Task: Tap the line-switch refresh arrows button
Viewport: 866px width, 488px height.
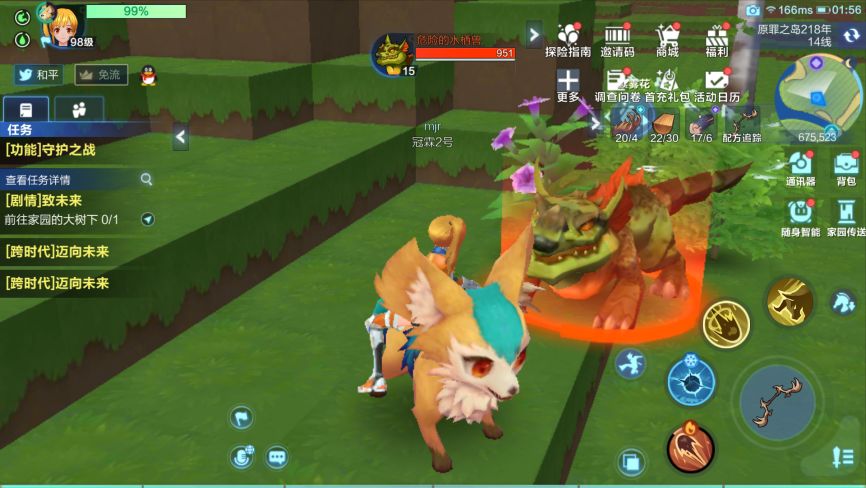Action: (850, 35)
